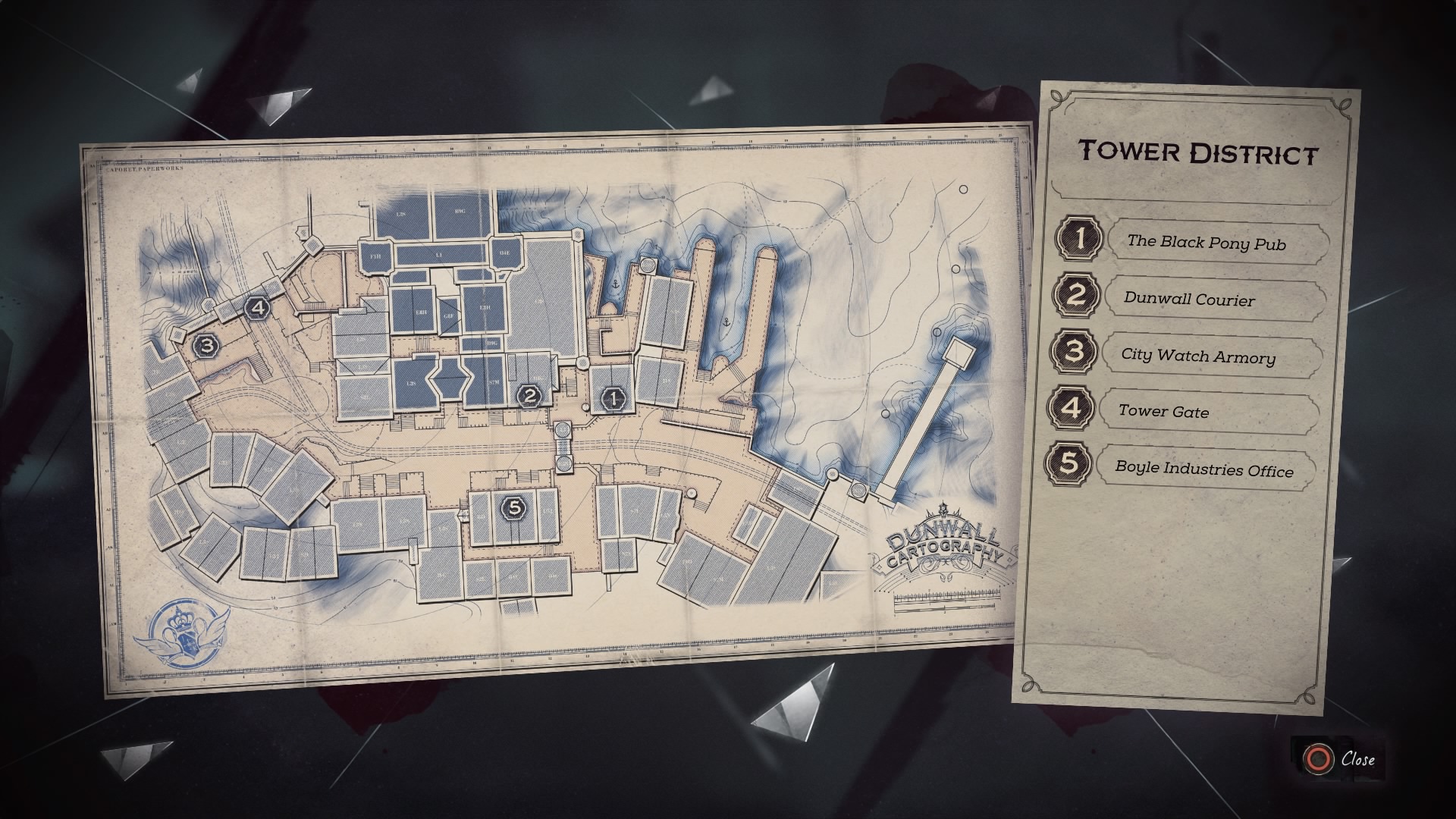Select marker 4 at Tower Gate
This screenshot has height=819, width=1456.
pyautogui.click(x=259, y=306)
